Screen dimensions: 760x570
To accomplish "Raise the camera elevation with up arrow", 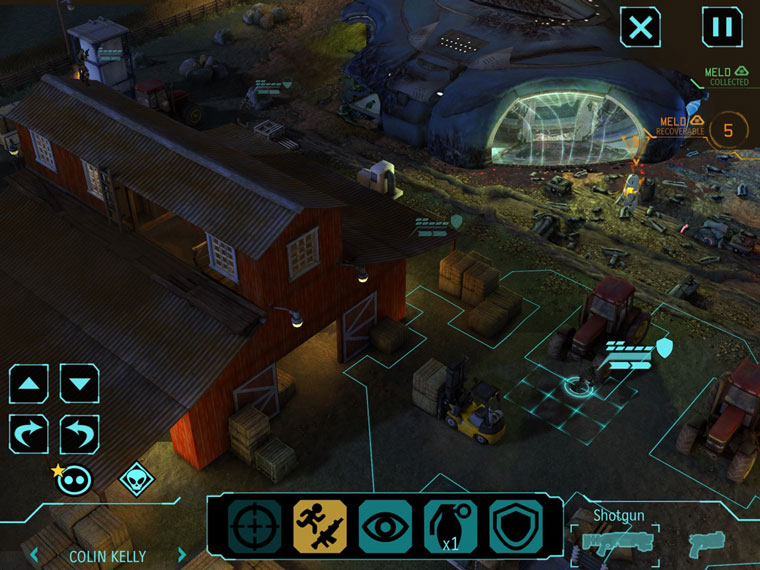I will coord(29,383).
